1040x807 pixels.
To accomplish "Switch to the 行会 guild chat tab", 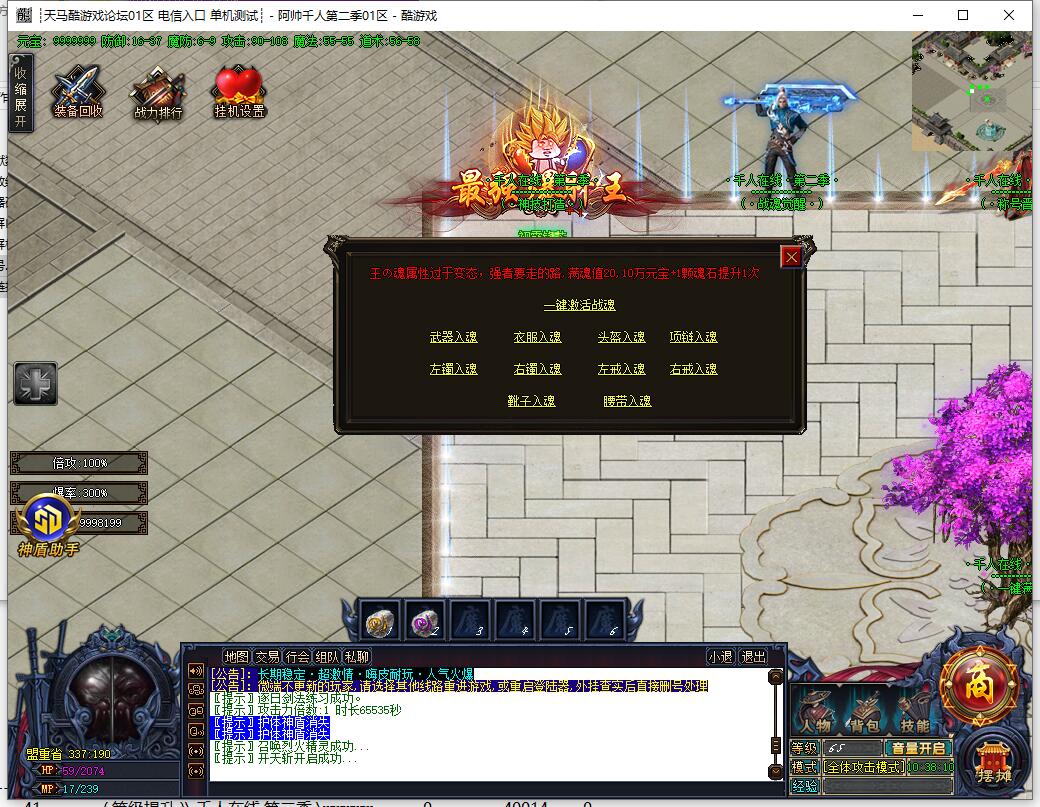I will (297, 657).
